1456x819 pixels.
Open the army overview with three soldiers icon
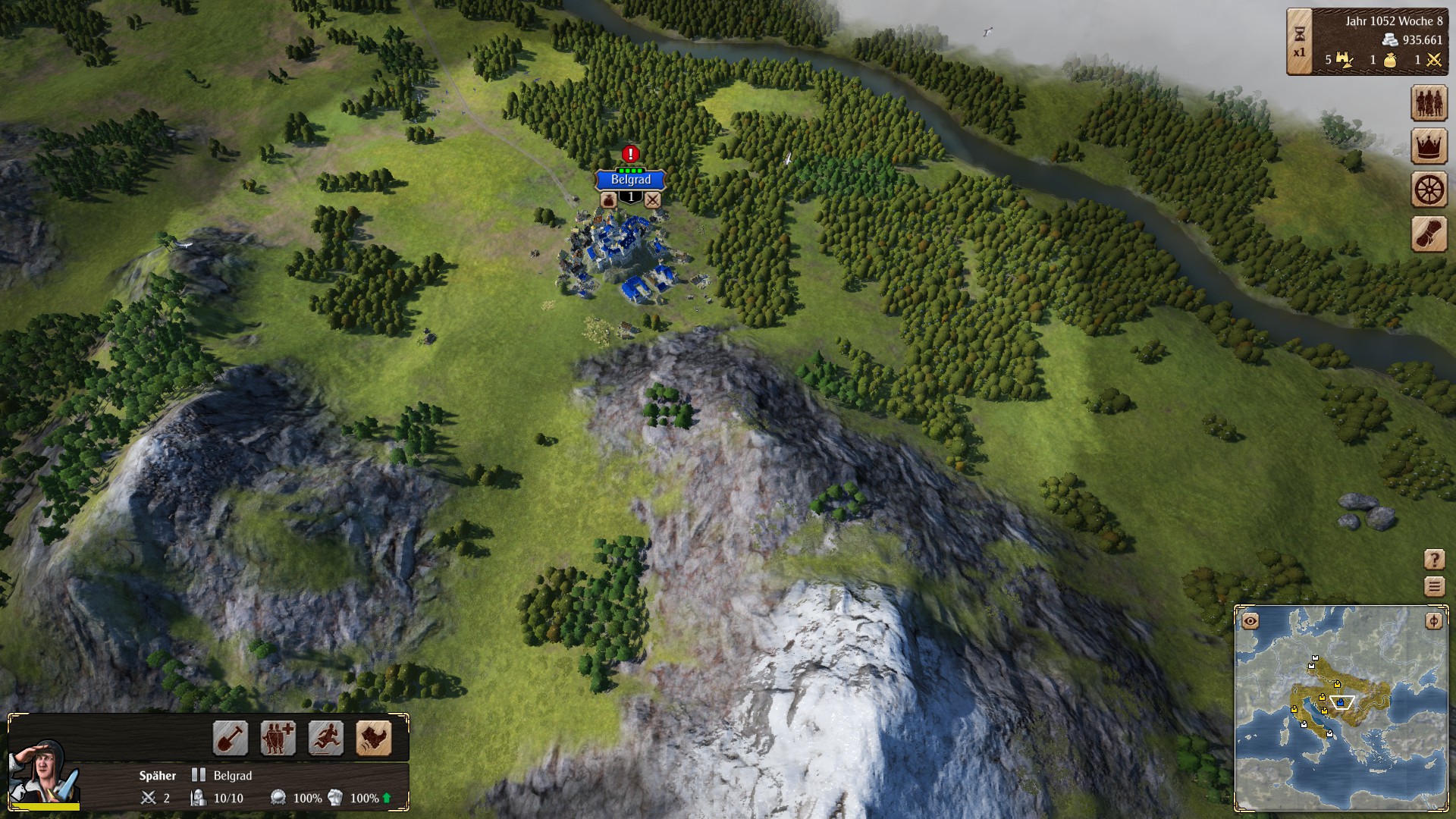tap(1429, 103)
